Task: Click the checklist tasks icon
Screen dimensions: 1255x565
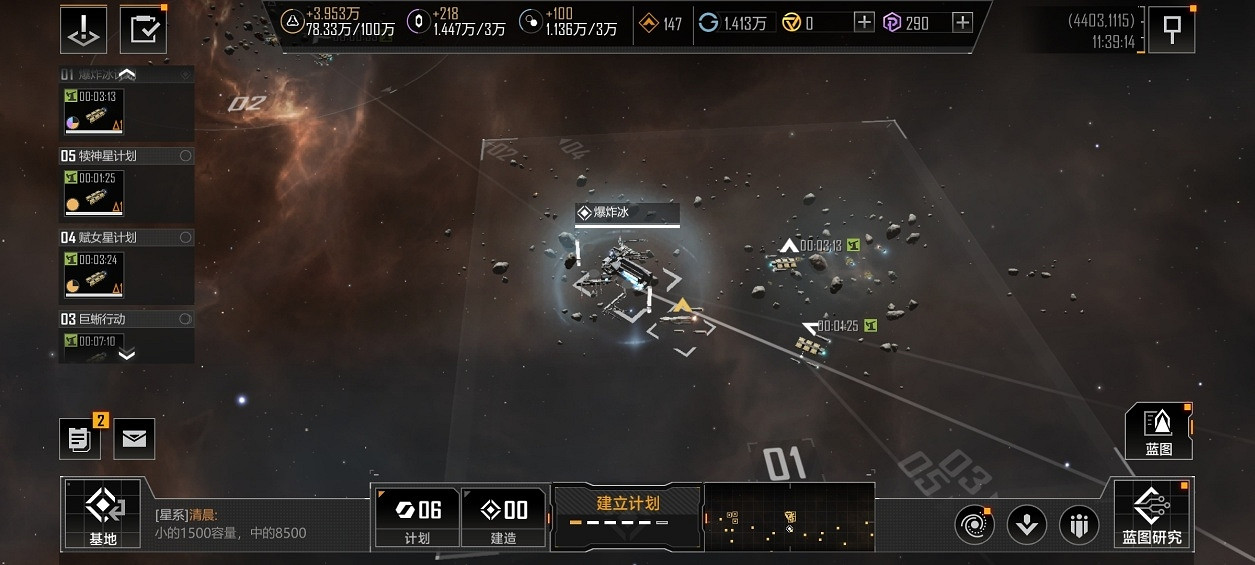Action: [144, 29]
